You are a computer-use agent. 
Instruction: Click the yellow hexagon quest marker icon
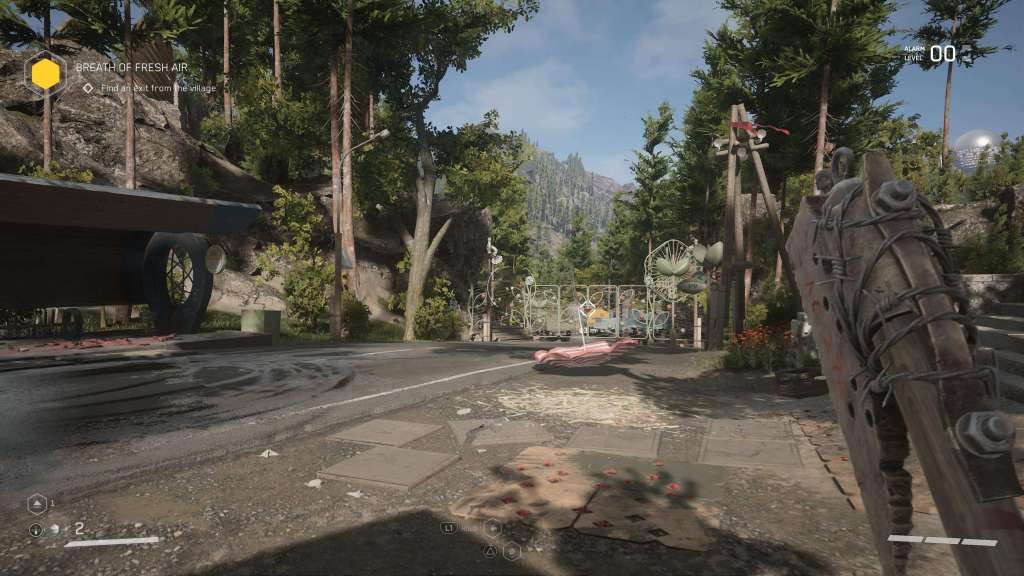[x=45, y=73]
